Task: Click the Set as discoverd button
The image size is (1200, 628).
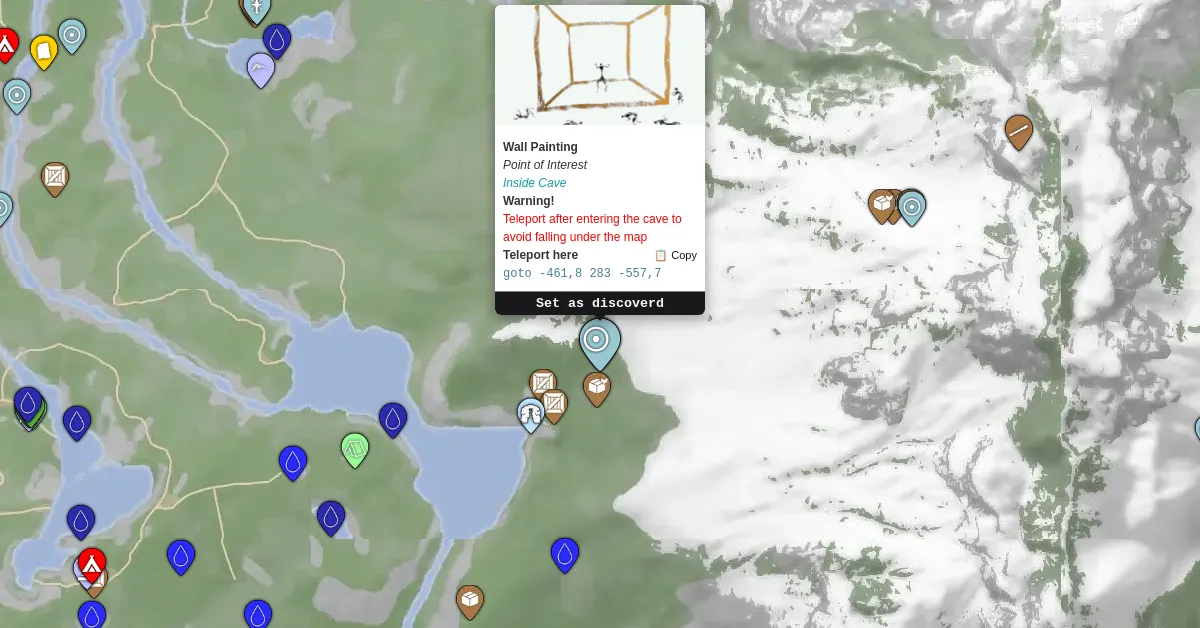Action: 600,303
